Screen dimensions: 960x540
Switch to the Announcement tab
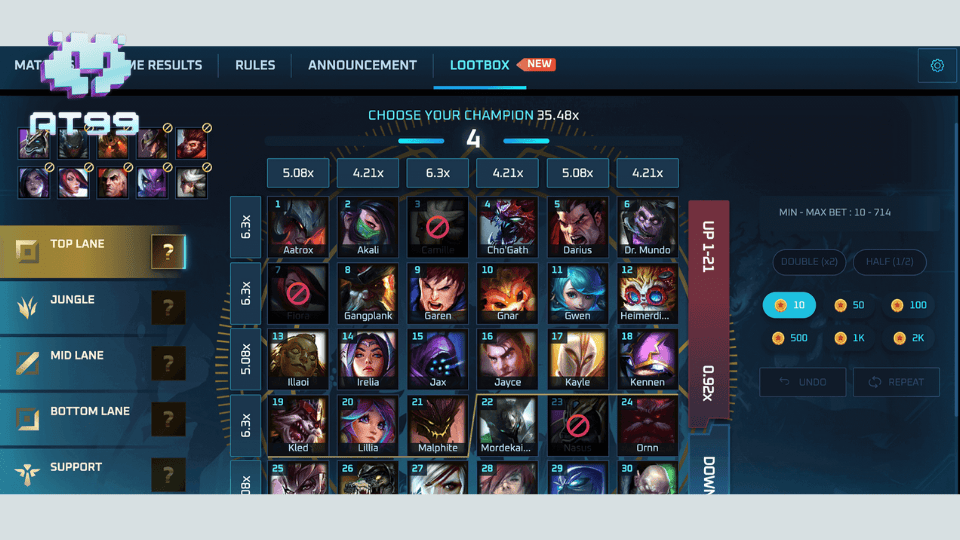tap(362, 65)
